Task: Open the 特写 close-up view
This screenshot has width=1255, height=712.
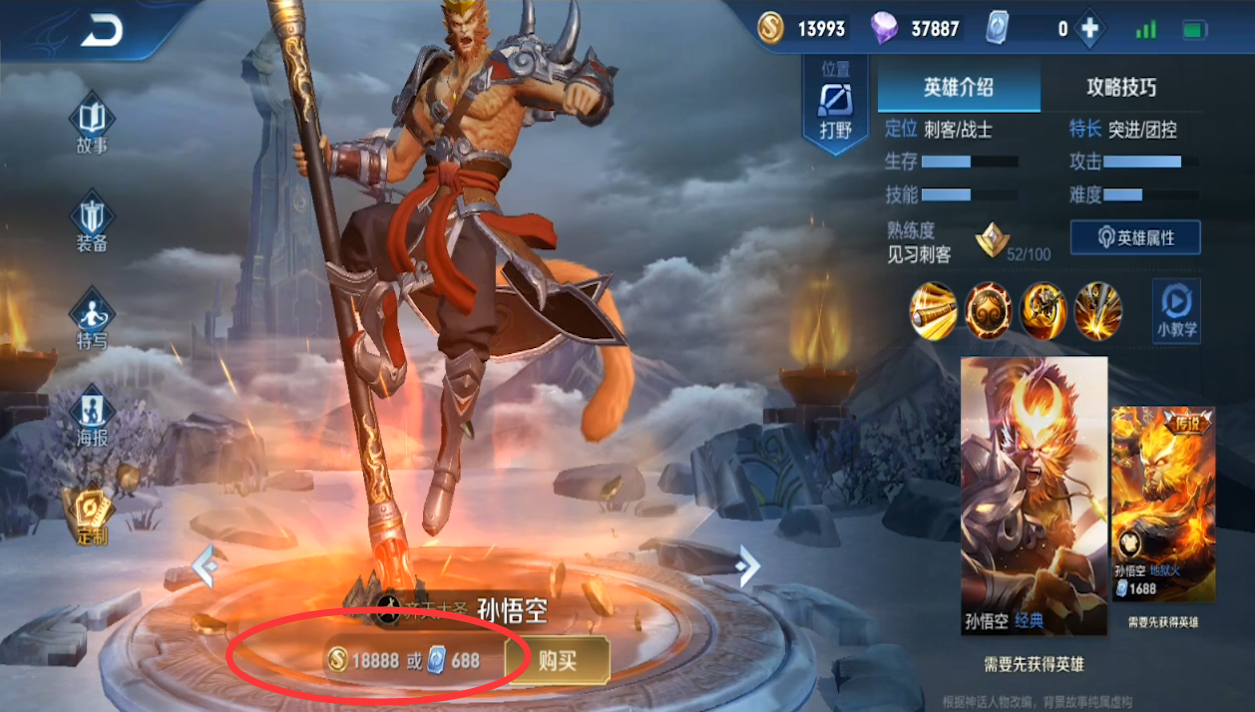Action: click(92, 318)
